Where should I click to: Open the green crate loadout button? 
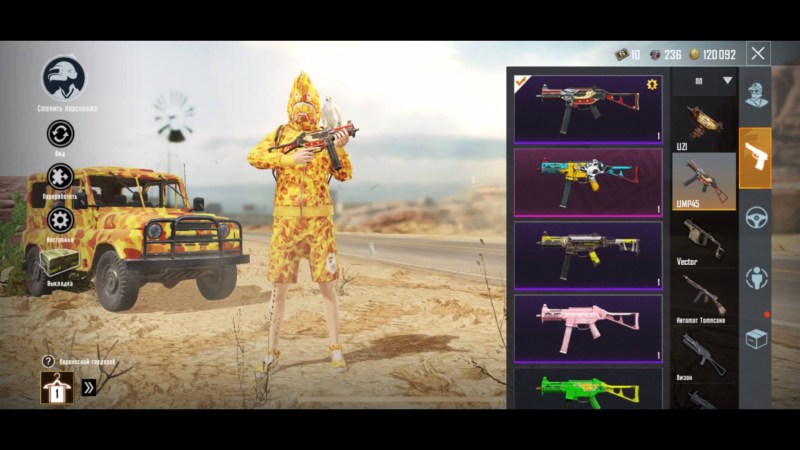(x=59, y=263)
